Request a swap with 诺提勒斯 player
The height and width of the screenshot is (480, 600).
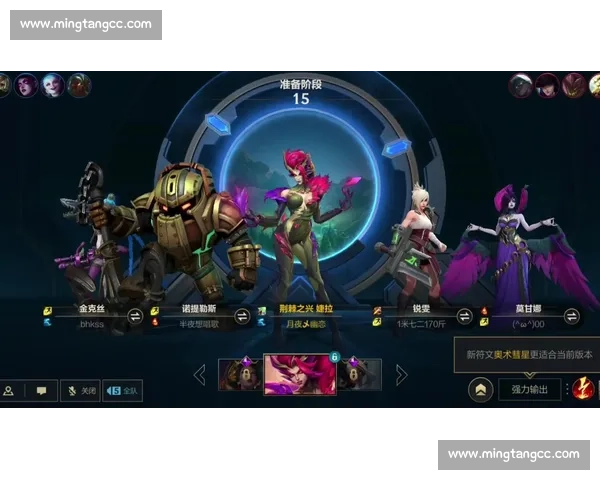pyautogui.click(x=242, y=317)
